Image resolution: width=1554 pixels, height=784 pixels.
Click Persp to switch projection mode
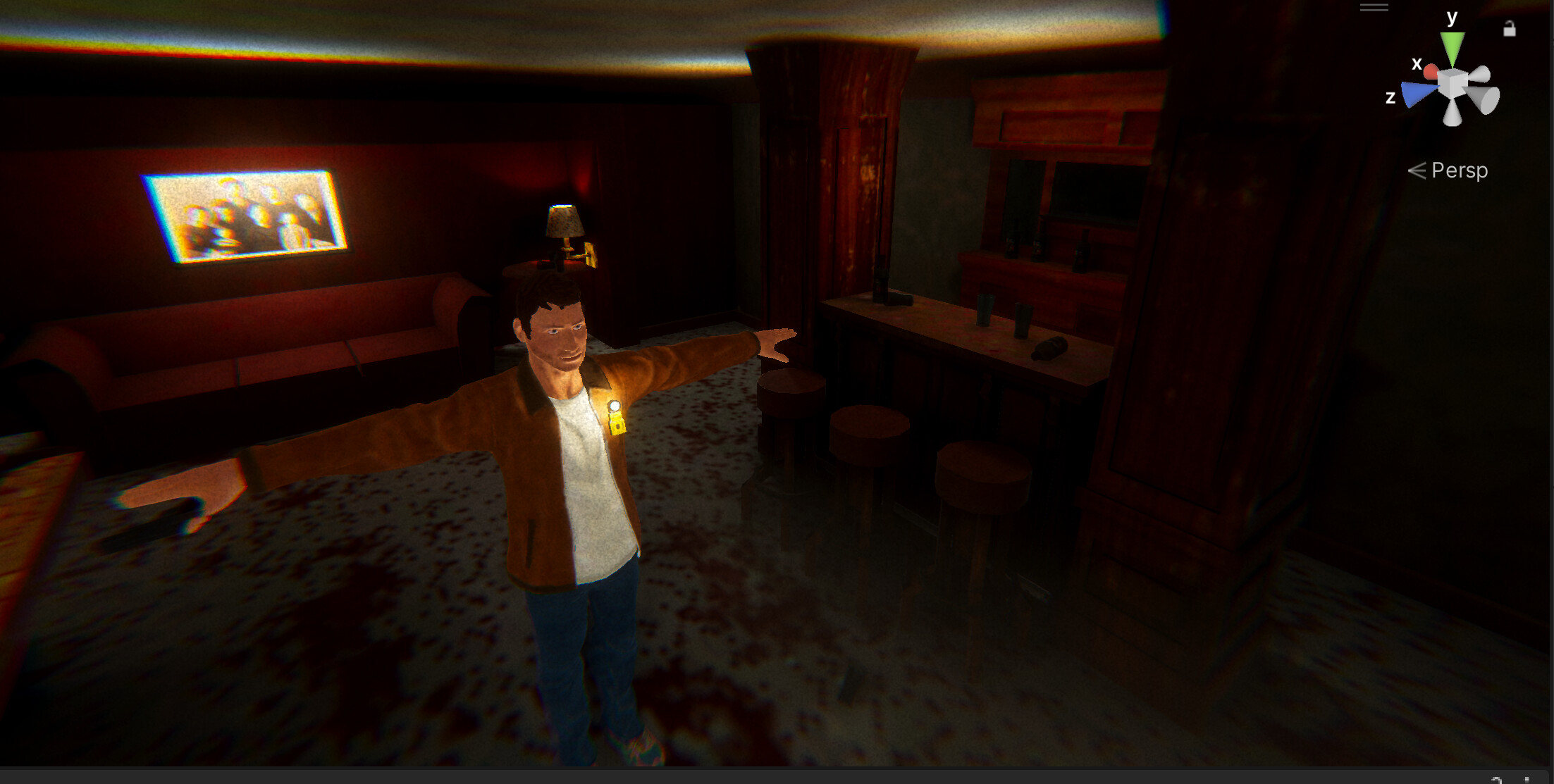(1460, 171)
